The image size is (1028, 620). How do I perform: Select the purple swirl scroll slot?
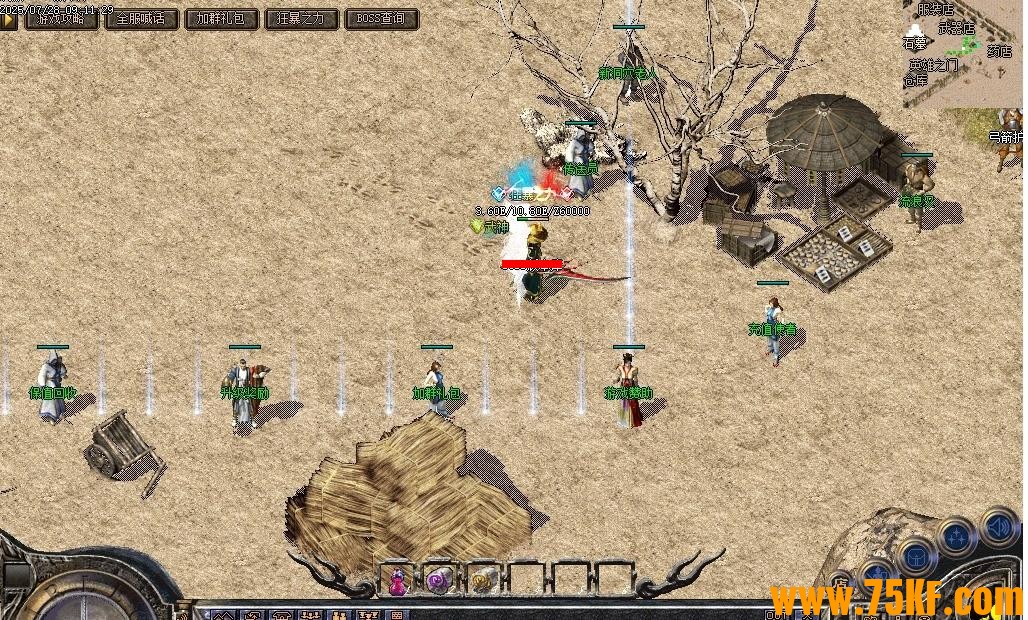pos(440,579)
